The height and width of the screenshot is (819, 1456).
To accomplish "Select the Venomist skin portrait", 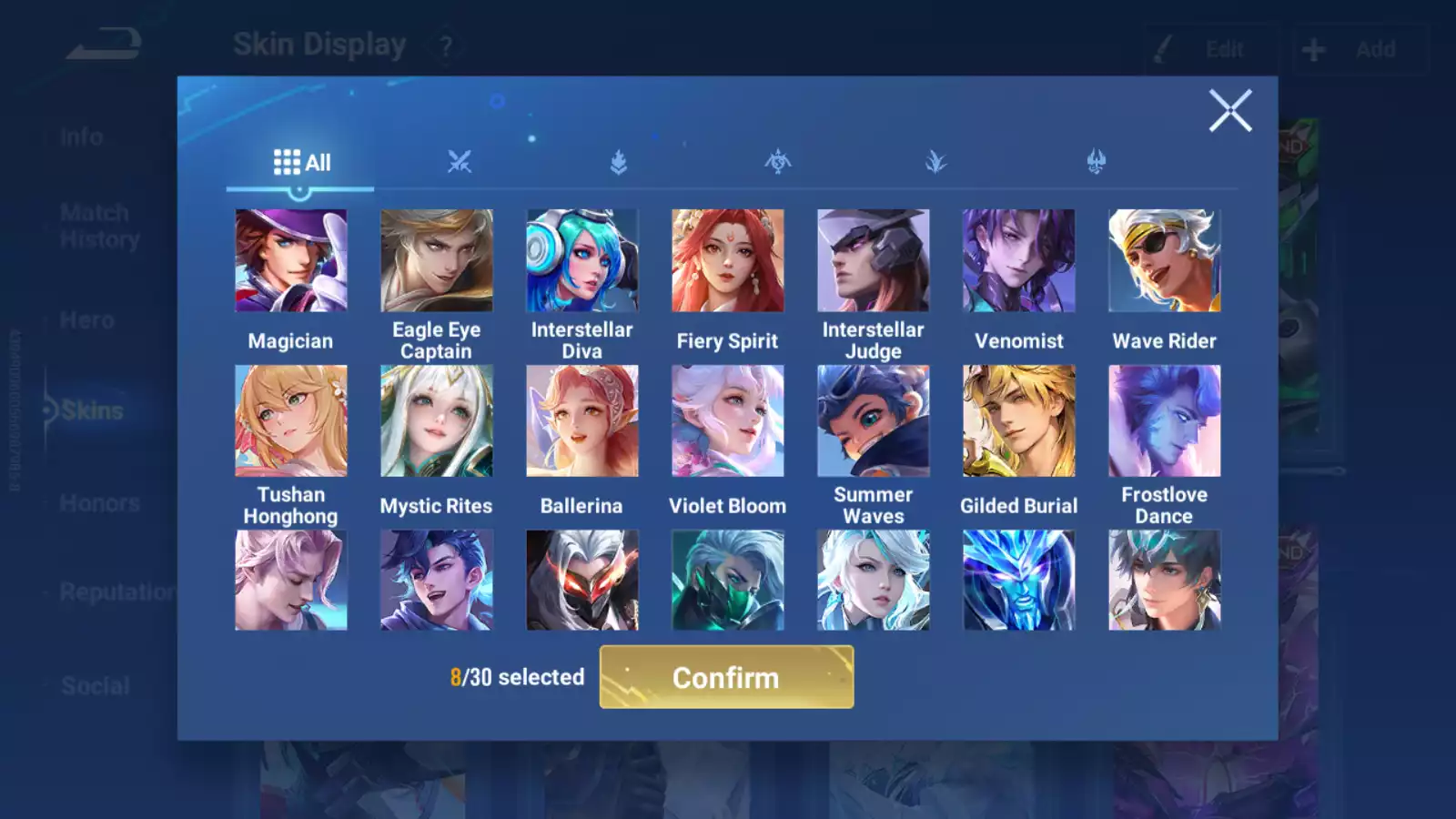I will tap(1019, 261).
